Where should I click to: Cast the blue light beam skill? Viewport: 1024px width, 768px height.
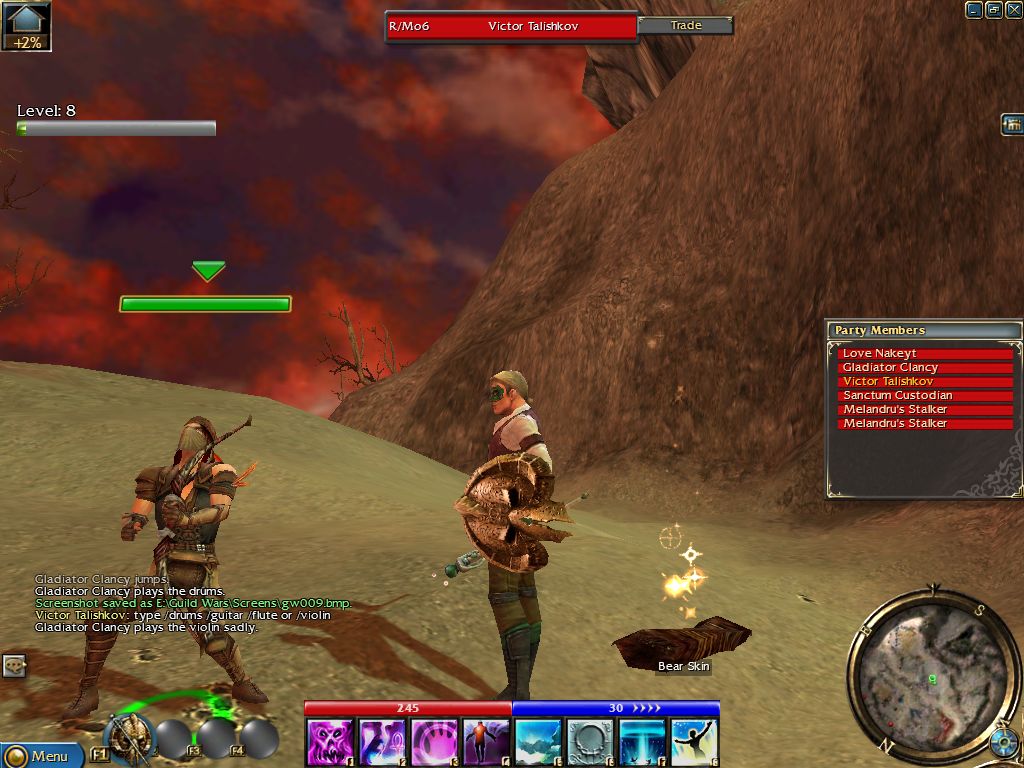(642, 742)
